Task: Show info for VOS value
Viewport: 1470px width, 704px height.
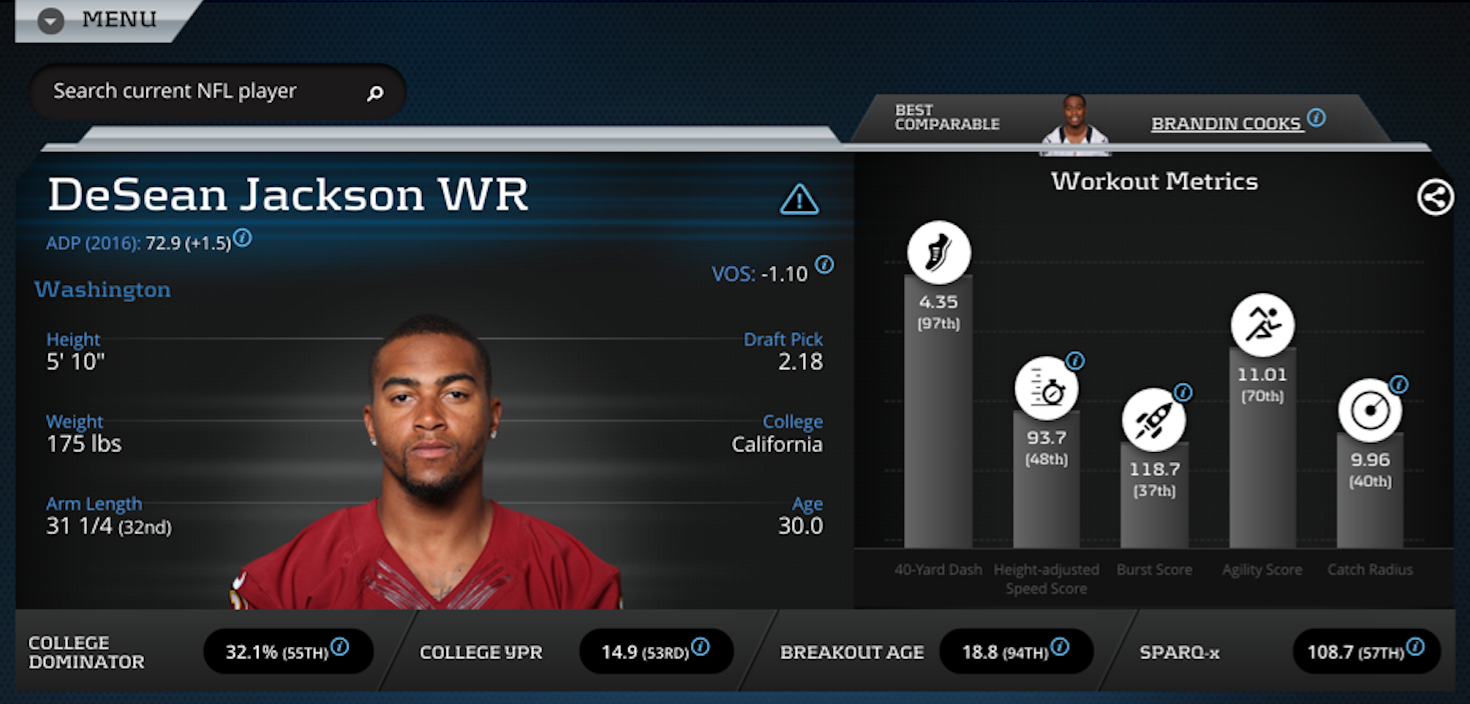Action: [x=824, y=265]
